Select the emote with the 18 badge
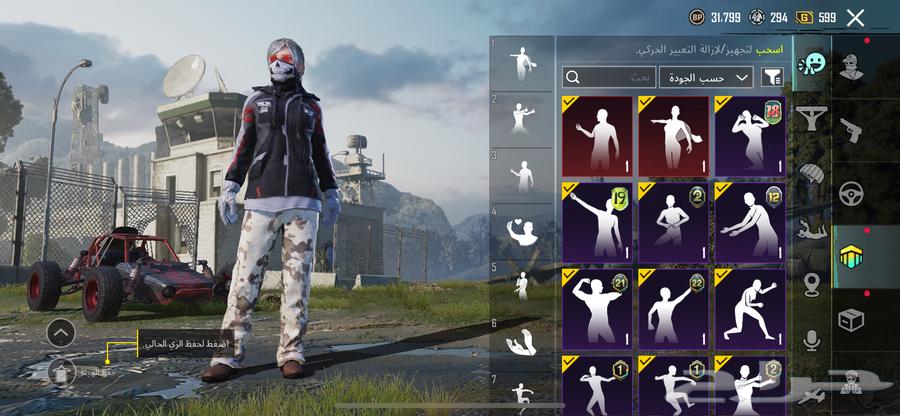Screen dimensions: 900x416 pyautogui.click(x=750, y=136)
